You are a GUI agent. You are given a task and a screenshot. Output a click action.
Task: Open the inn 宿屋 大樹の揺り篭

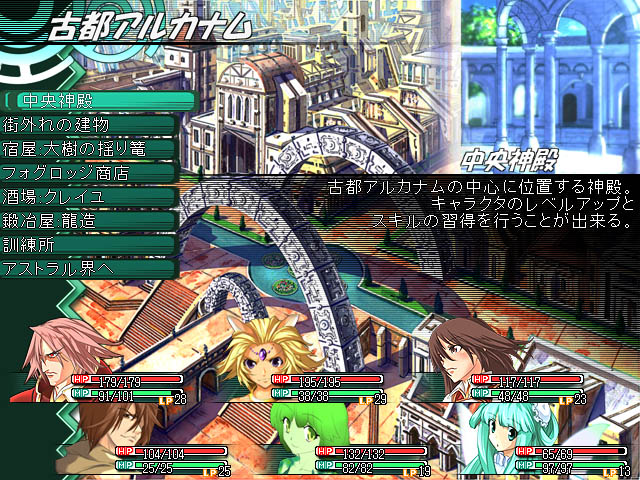click(x=90, y=149)
